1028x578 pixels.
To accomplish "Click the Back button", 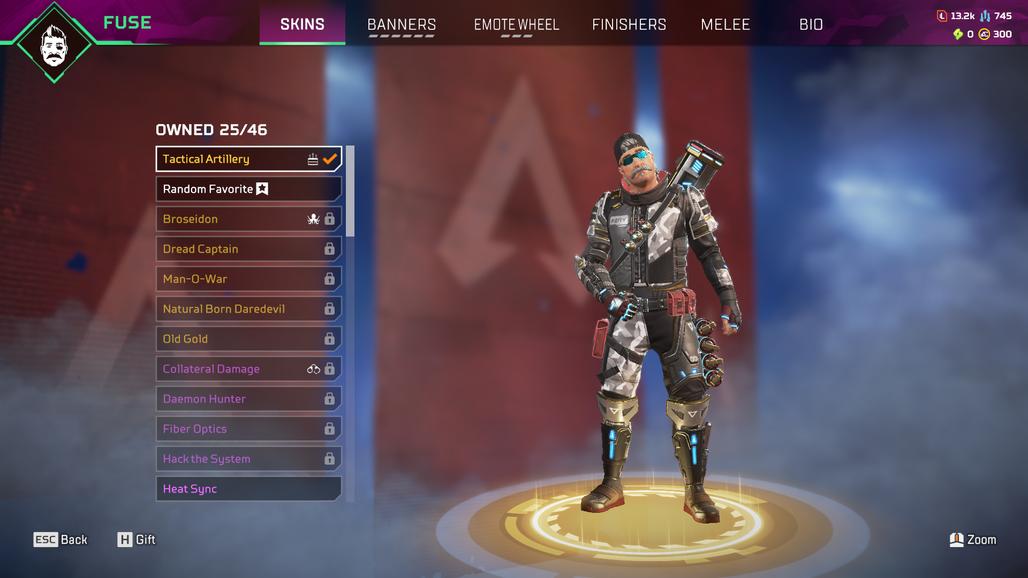I will pos(61,540).
